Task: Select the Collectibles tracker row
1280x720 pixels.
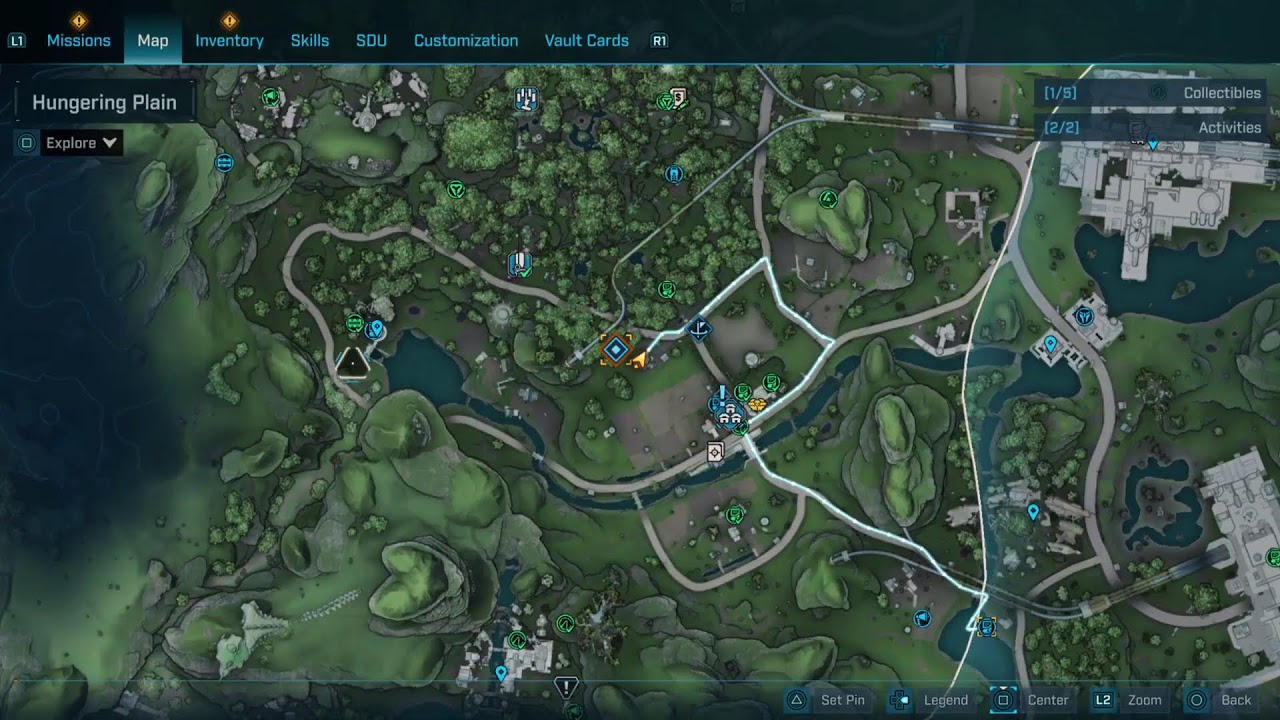Action: [1152, 93]
